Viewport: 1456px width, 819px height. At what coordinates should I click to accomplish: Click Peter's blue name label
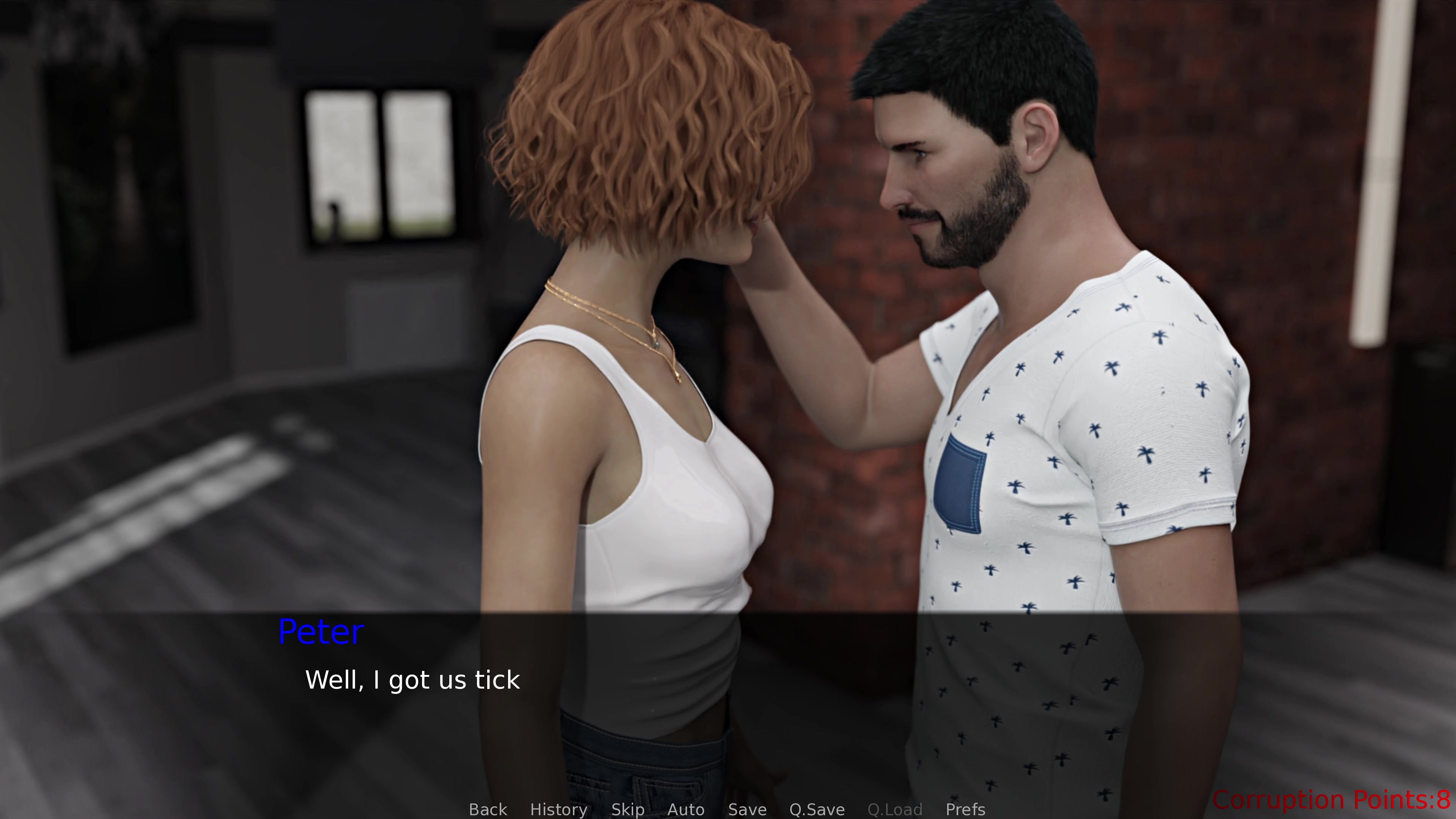320,631
